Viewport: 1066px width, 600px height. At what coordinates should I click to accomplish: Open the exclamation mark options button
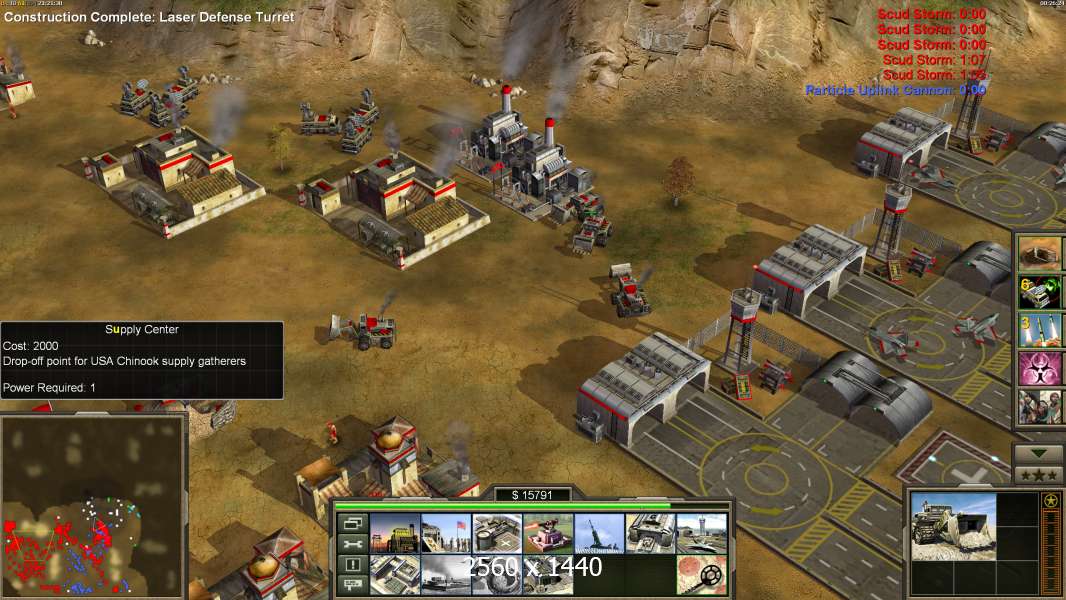coord(352,565)
